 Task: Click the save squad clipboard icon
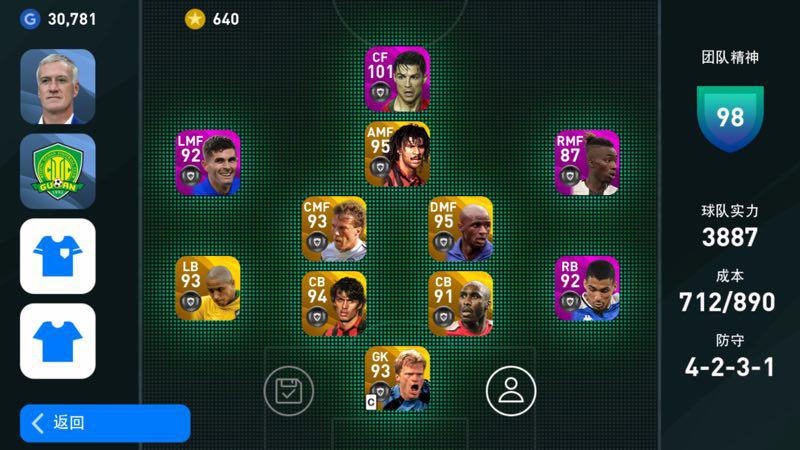point(289,391)
